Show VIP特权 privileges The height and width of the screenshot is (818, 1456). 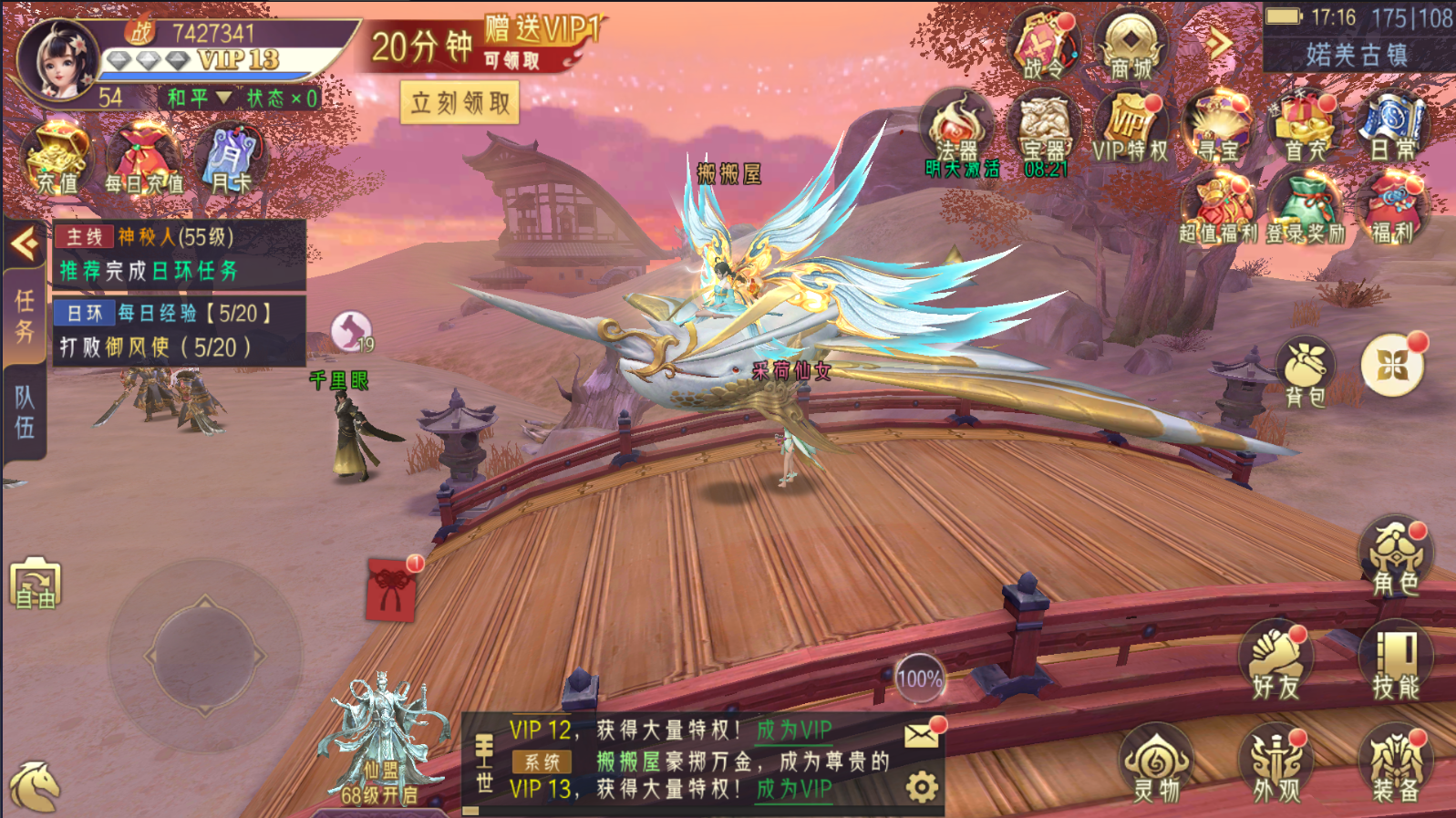coord(1131,129)
